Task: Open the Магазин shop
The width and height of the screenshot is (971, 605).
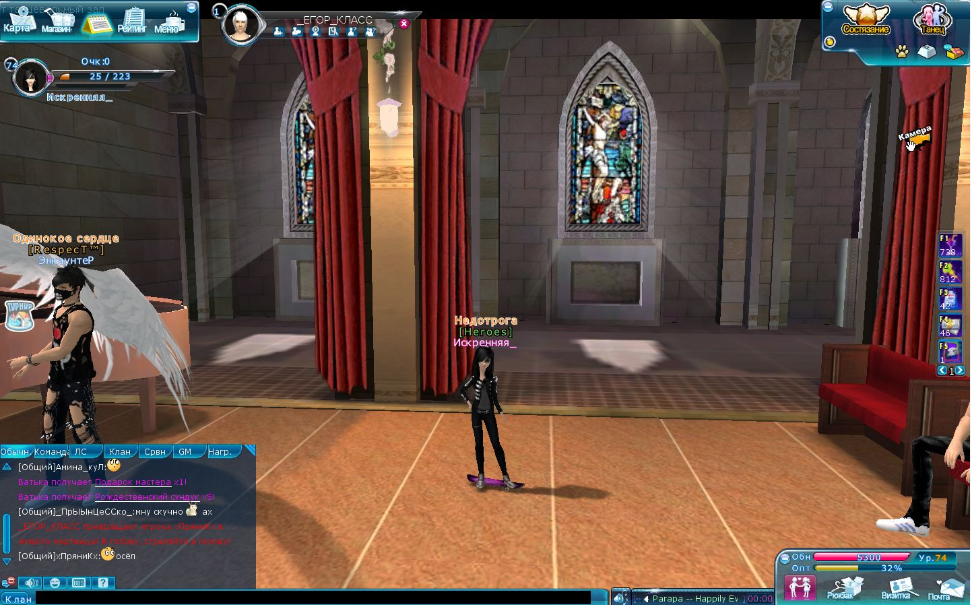Action: pos(57,20)
